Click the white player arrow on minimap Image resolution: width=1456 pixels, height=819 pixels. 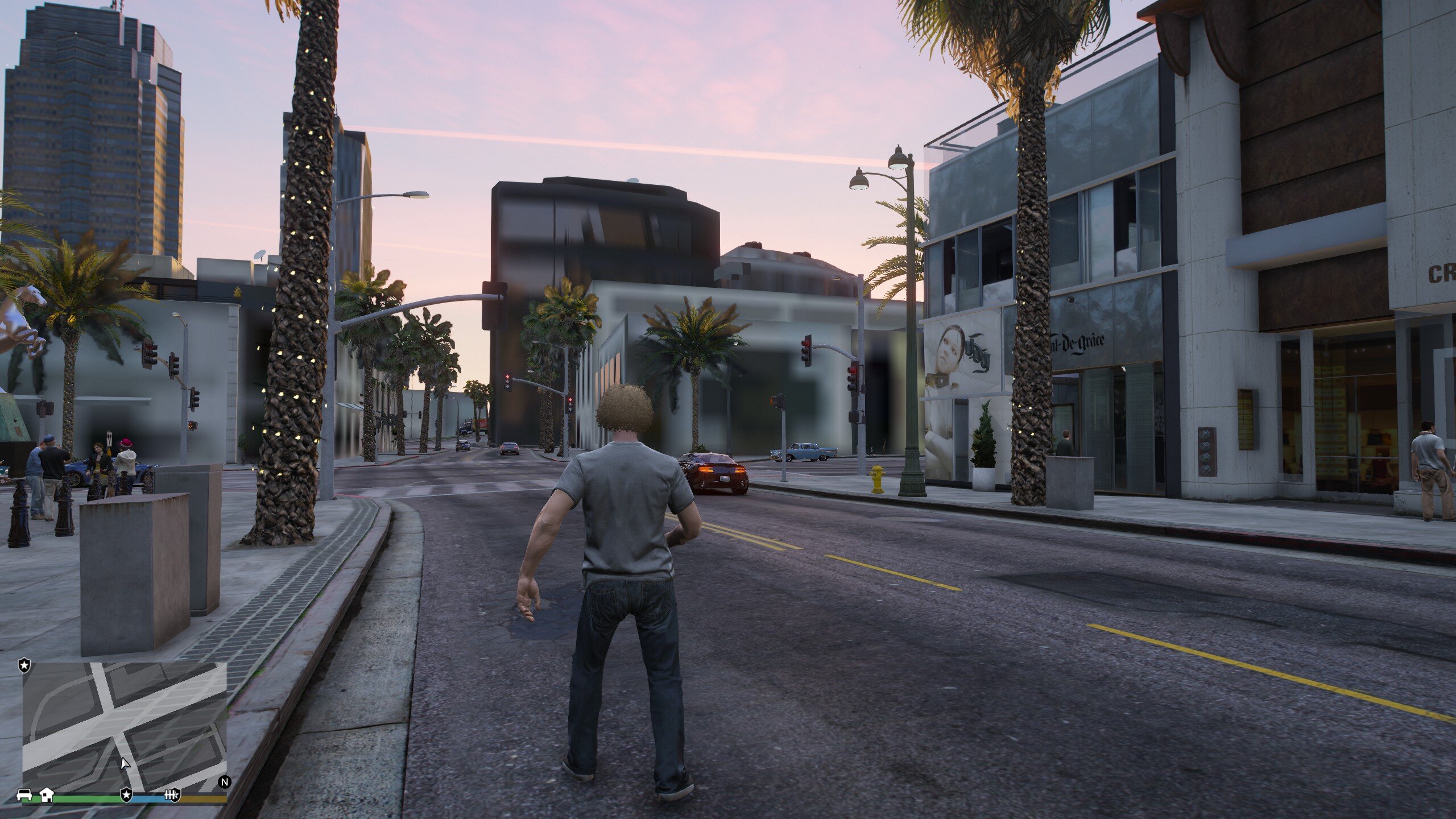pyautogui.click(x=125, y=763)
